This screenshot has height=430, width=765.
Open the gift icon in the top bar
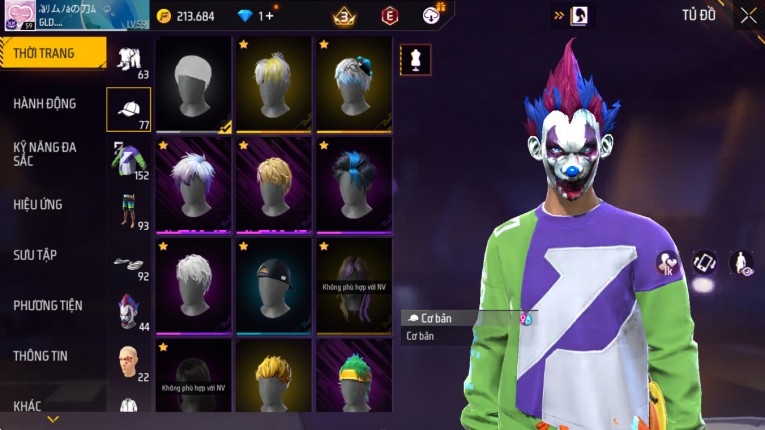pyautogui.click(x=432, y=15)
